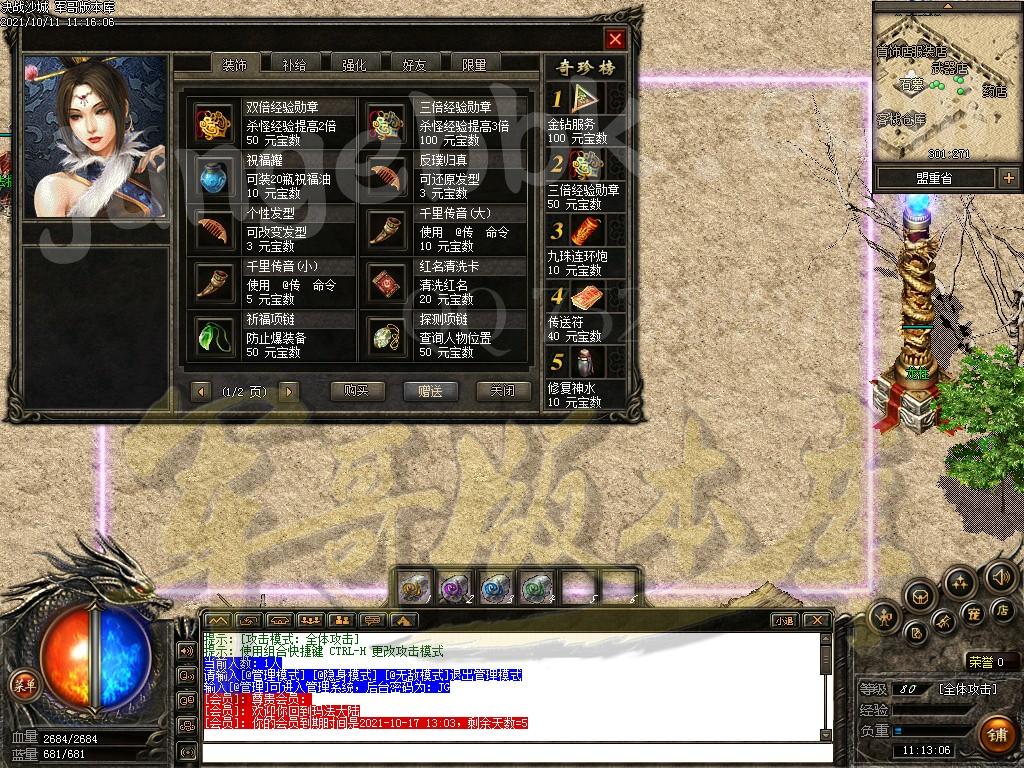1024x768 pixels.
Task: Click the 关闭 close button
Action: click(503, 391)
